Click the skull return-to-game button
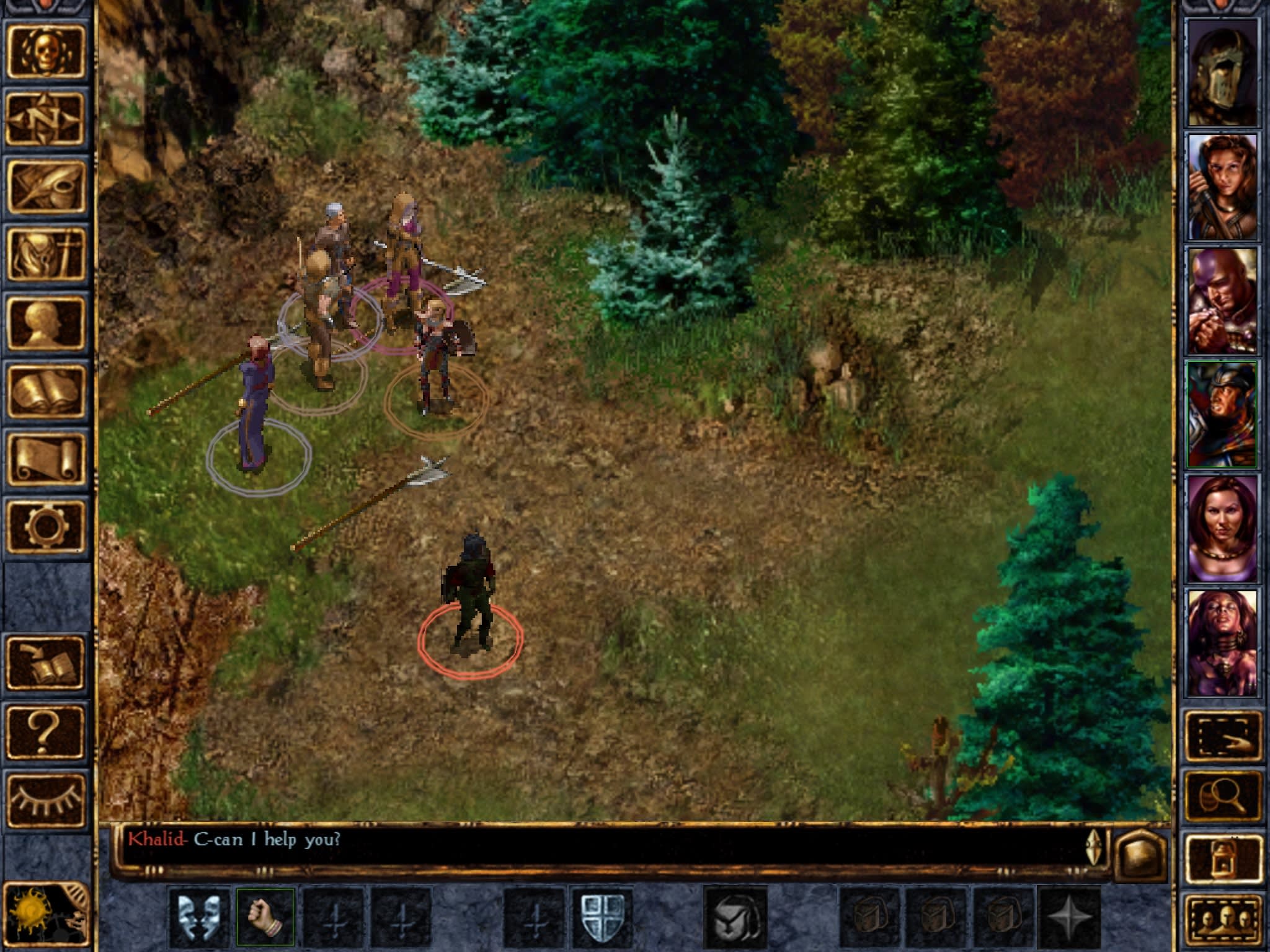 tap(46, 52)
